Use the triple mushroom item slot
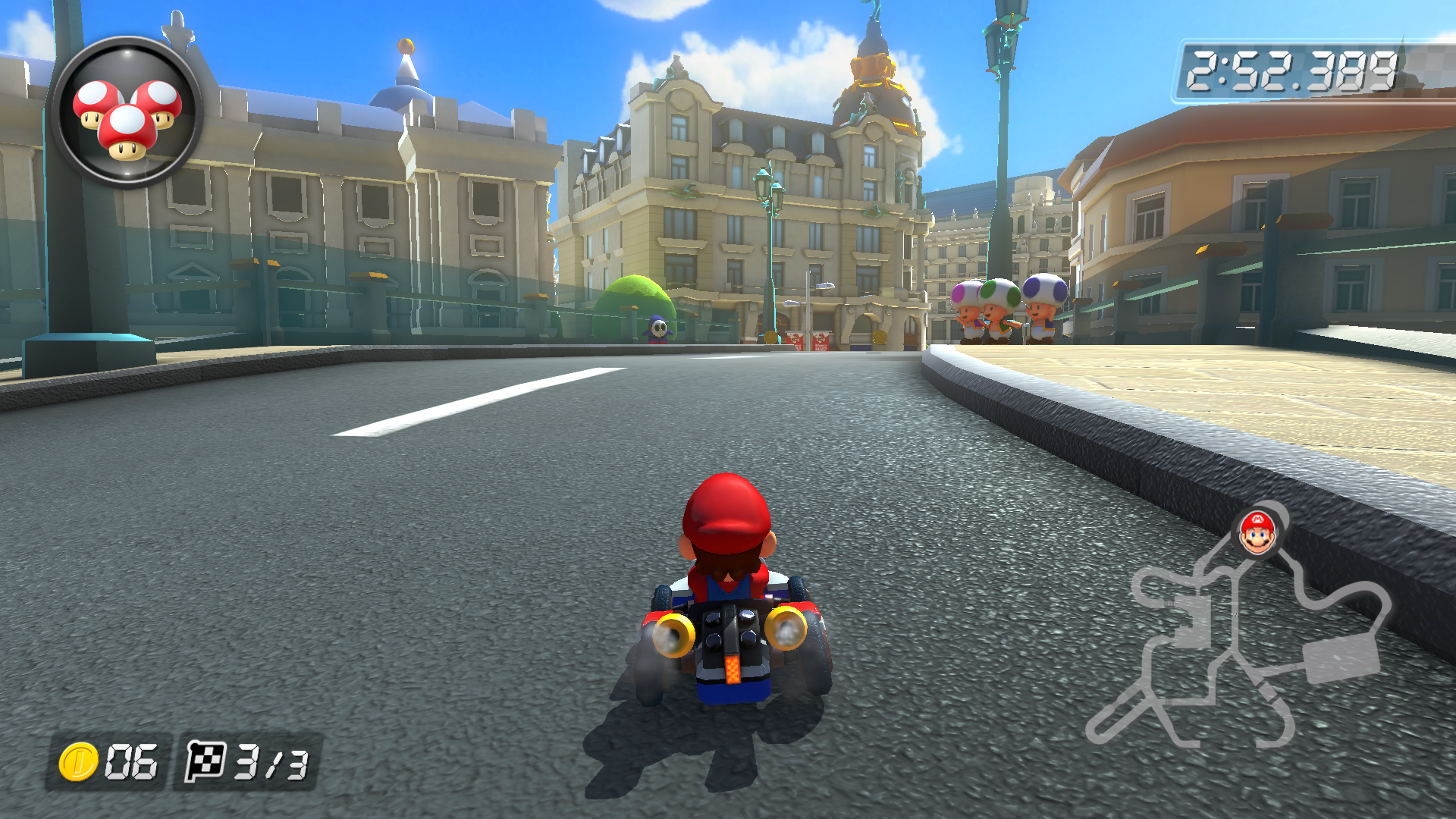The image size is (1456, 819). [127, 113]
